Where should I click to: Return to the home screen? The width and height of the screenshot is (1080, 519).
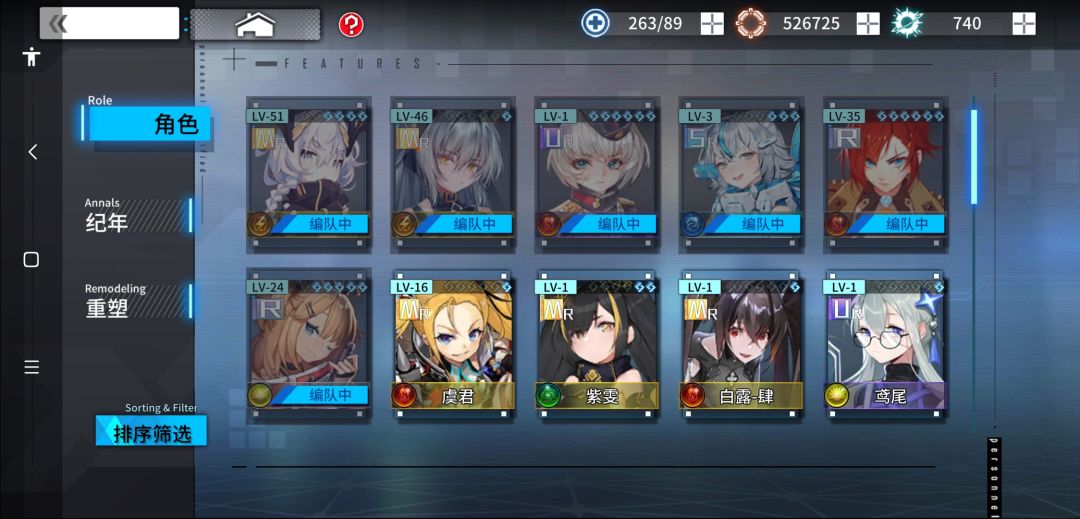click(255, 24)
